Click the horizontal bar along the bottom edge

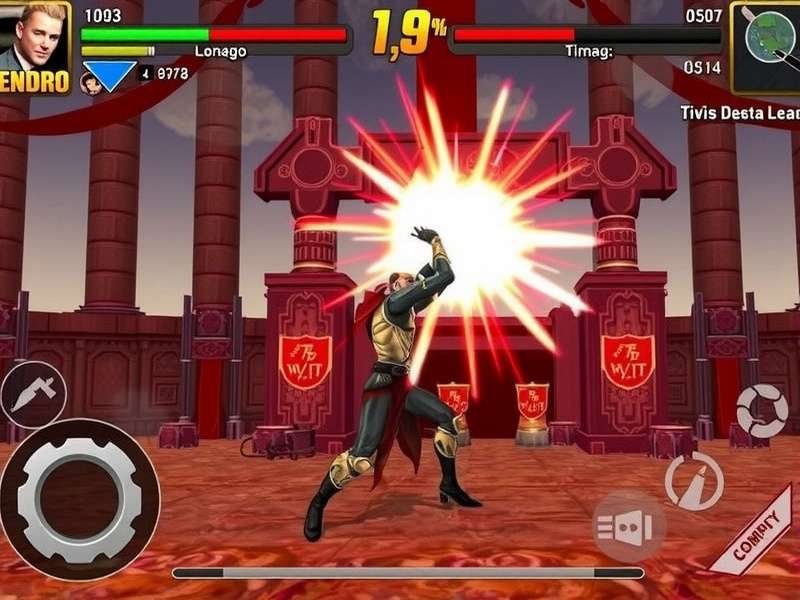408,573
